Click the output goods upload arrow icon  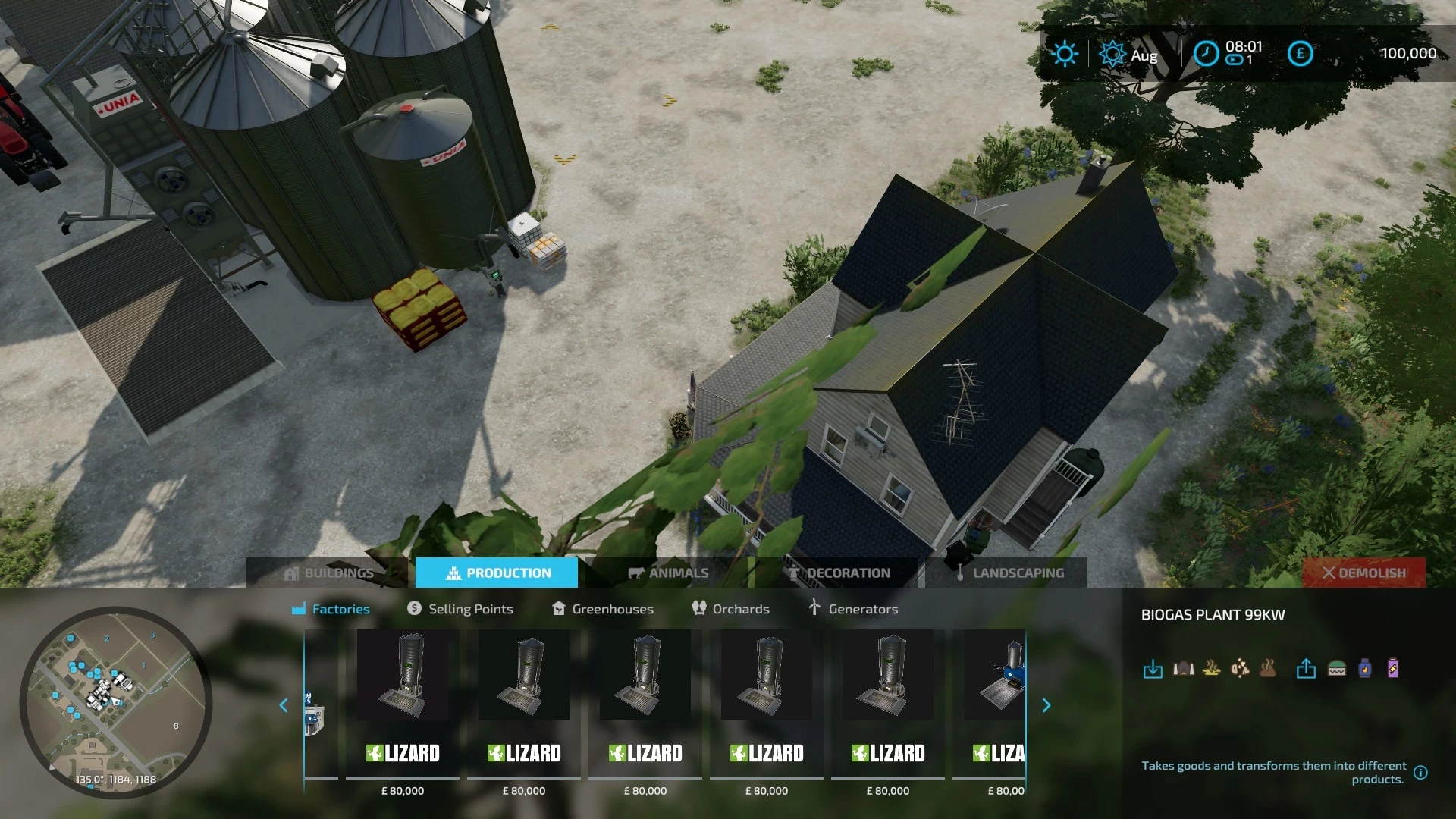coord(1306,669)
